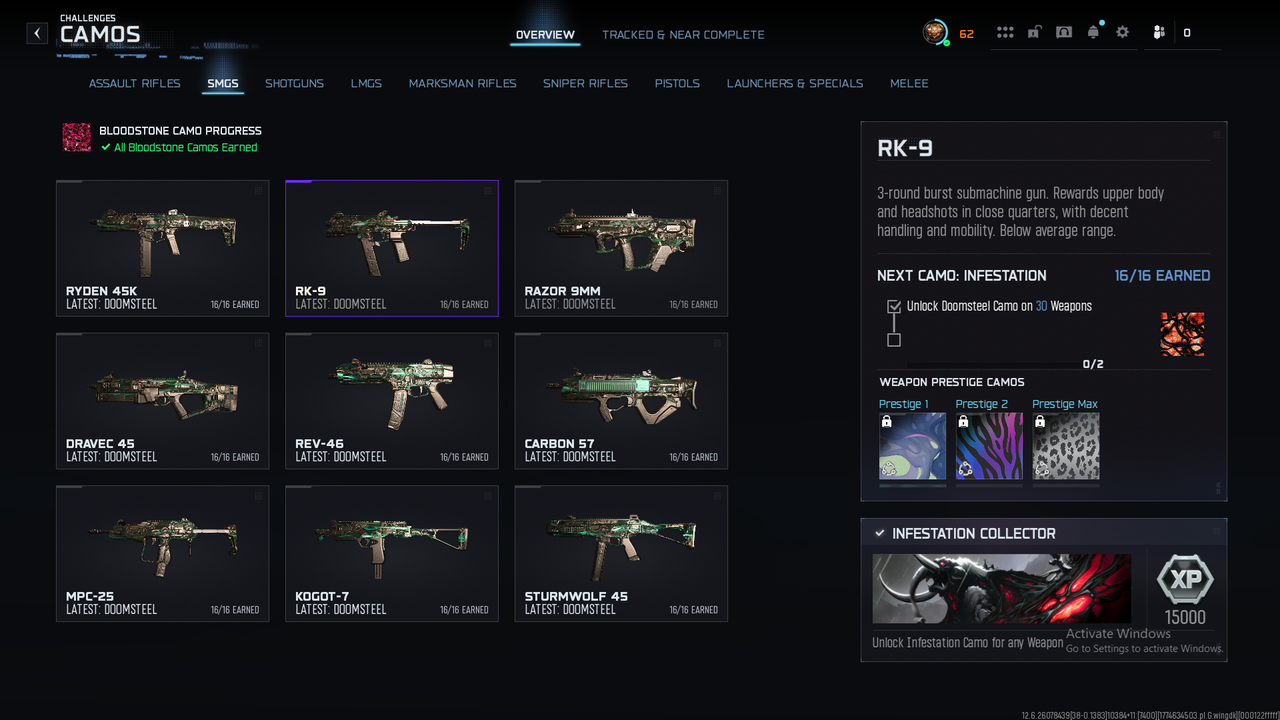Open the Assault Rifles category
The image size is (1280, 720).
click(135, 84)
